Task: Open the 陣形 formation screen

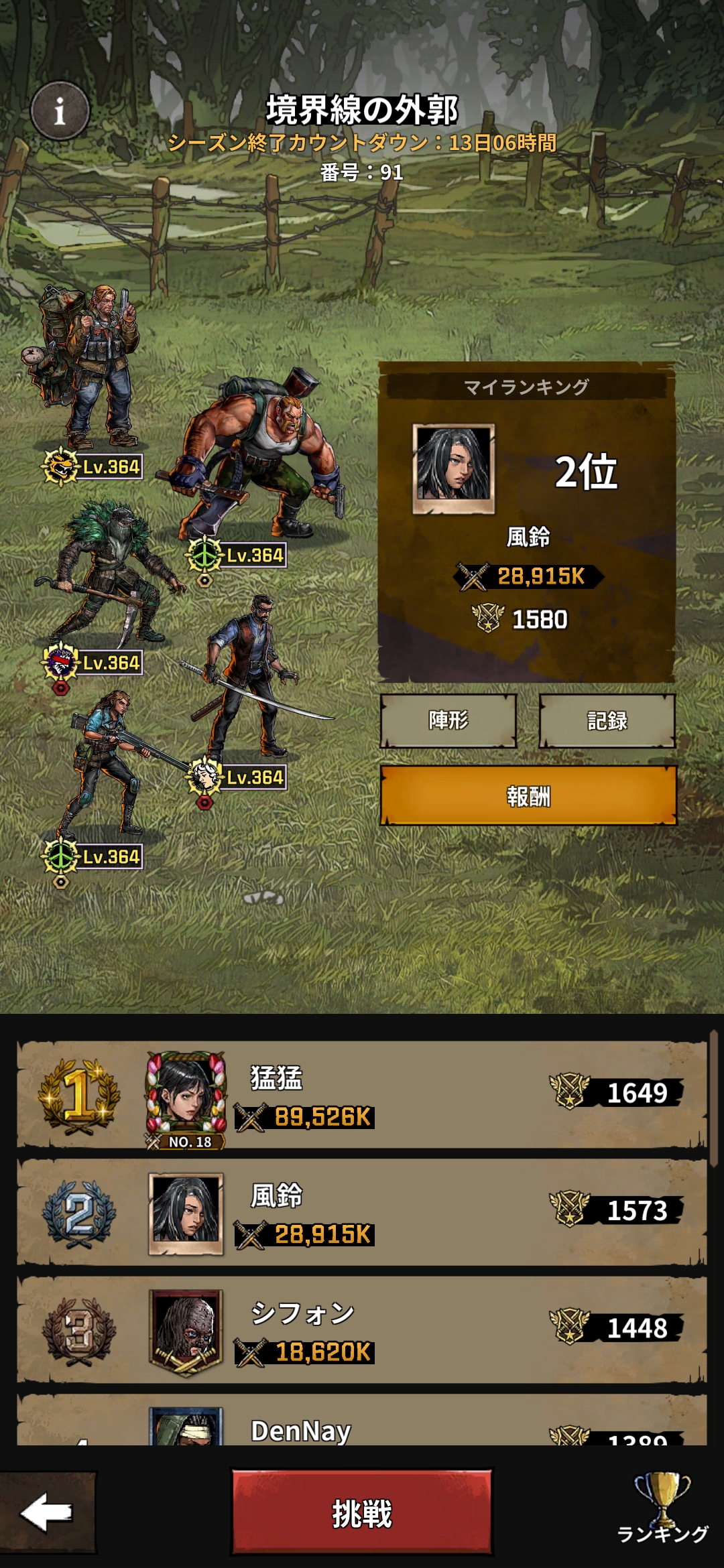Action: (x=448, y=720)
